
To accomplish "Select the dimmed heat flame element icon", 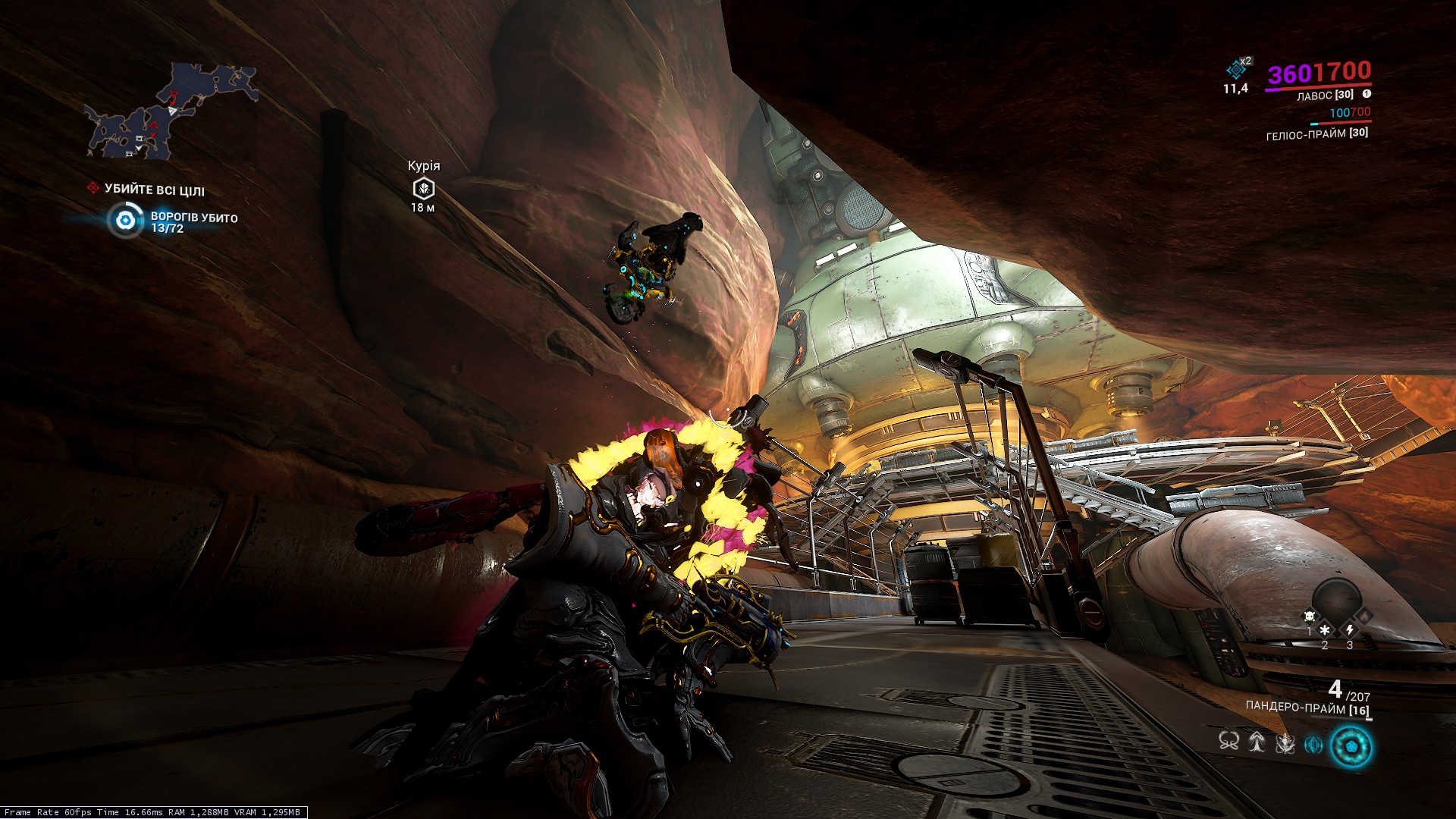I will (x=1363, y=616).
